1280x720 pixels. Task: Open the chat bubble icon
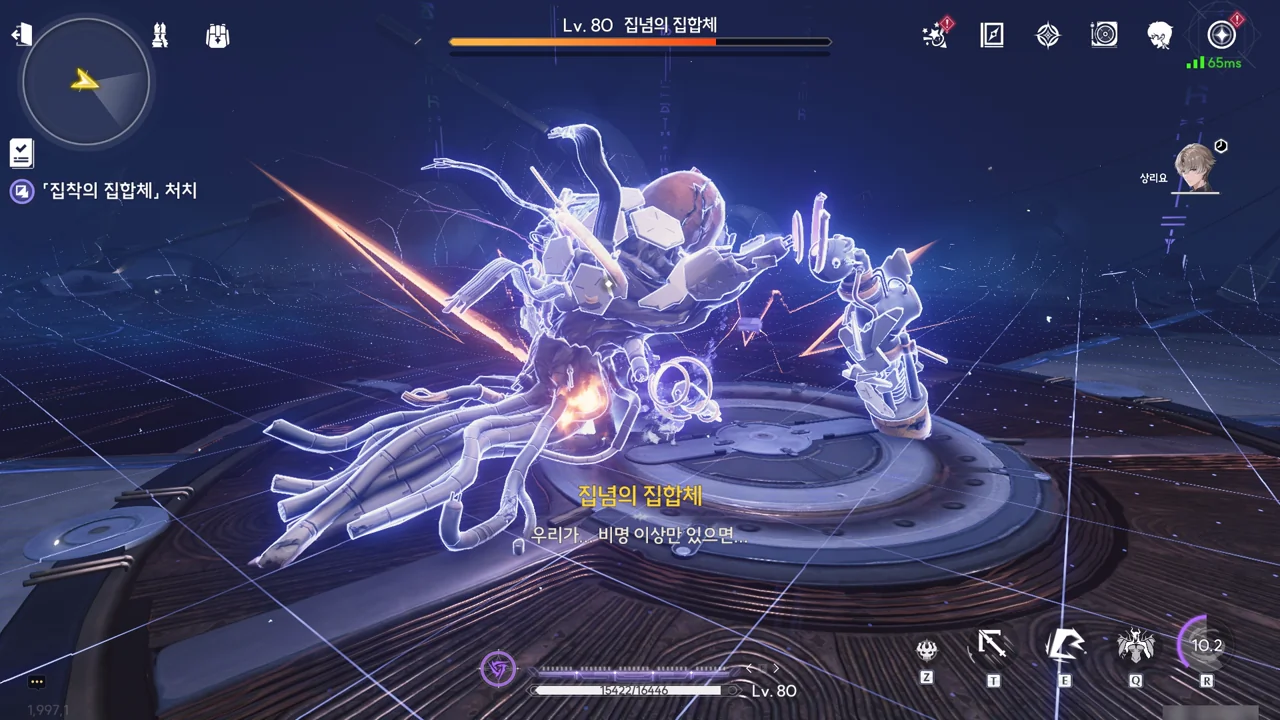point(37,682)
